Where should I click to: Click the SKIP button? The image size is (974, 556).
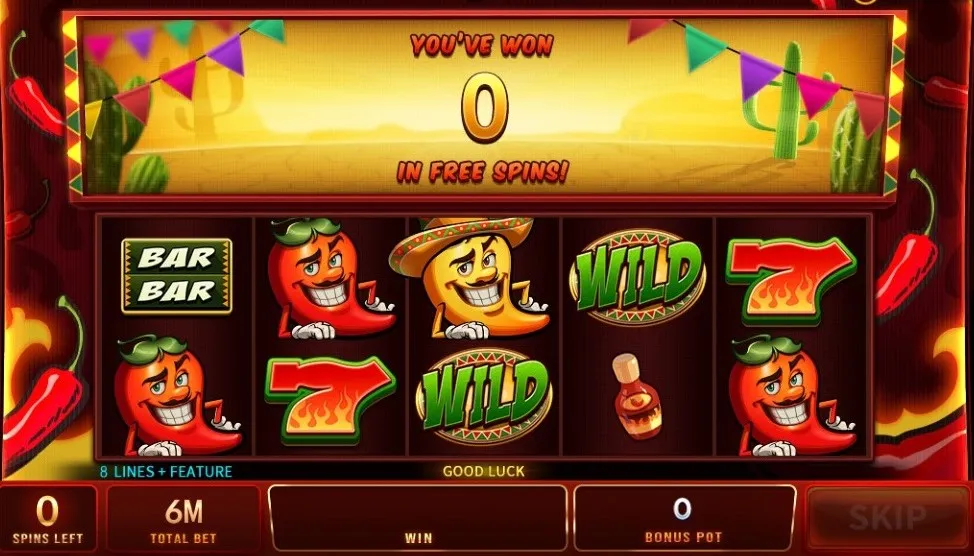886,518
